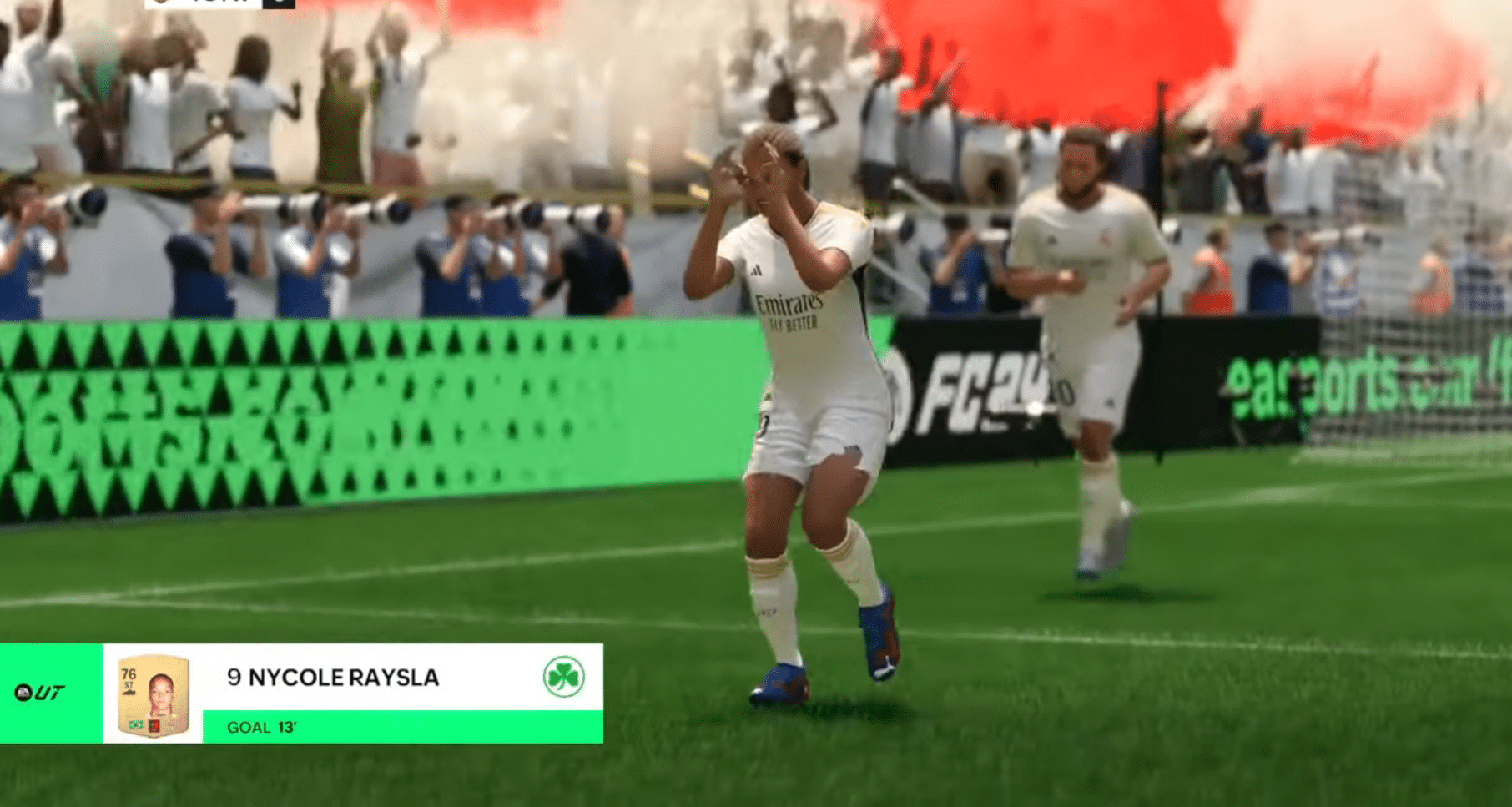This screenshot has height=807, width=1512.
Task: Click the squad number 9 before the name
Action: (234, 677)
